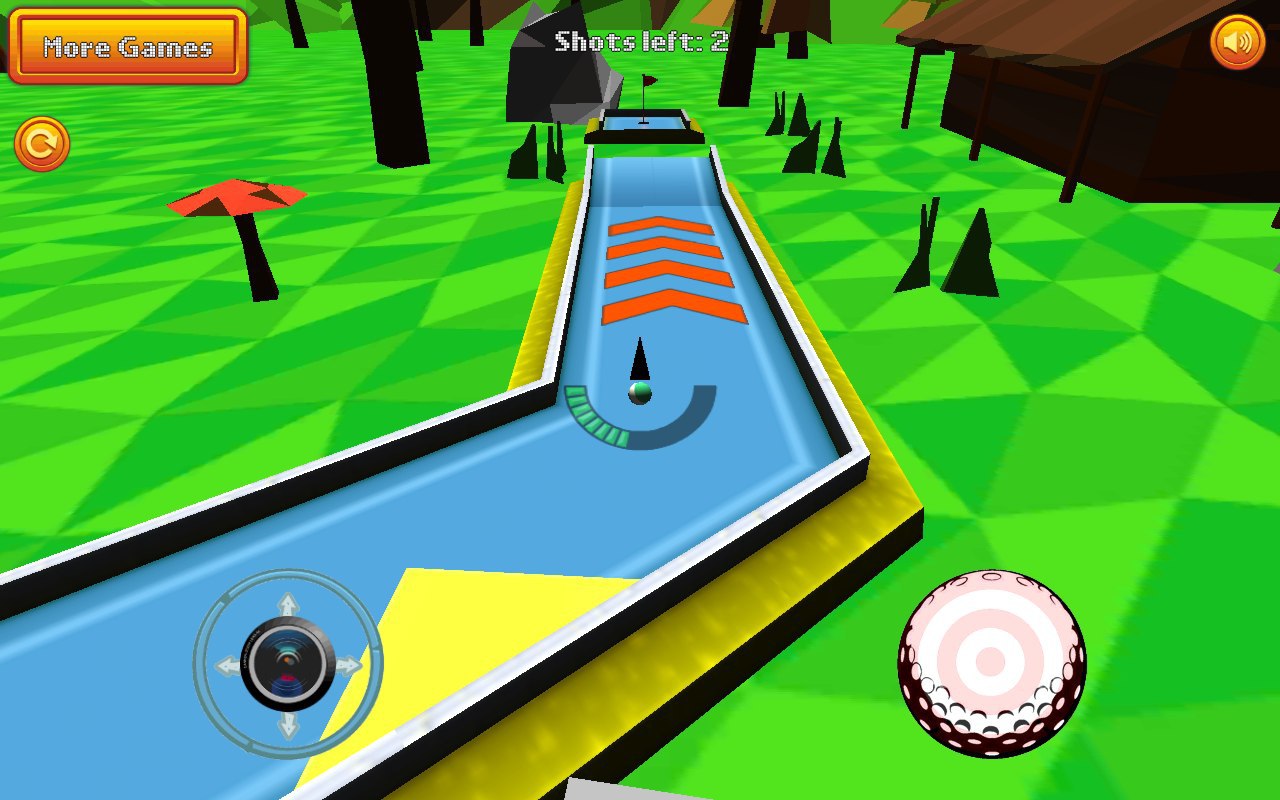Click the camera control joystick center
This screenshot has width=1280, height=800.
click(288, 663)
